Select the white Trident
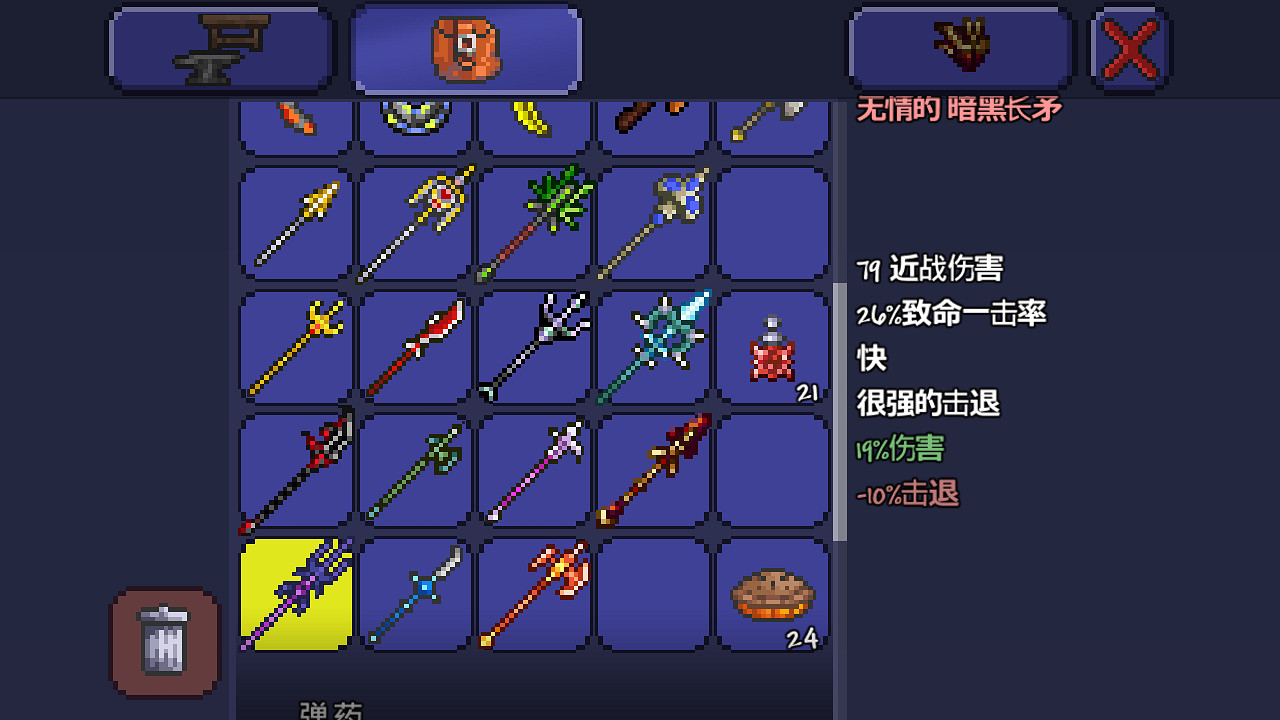1280x720 pixels. click(x=535, y=345)
